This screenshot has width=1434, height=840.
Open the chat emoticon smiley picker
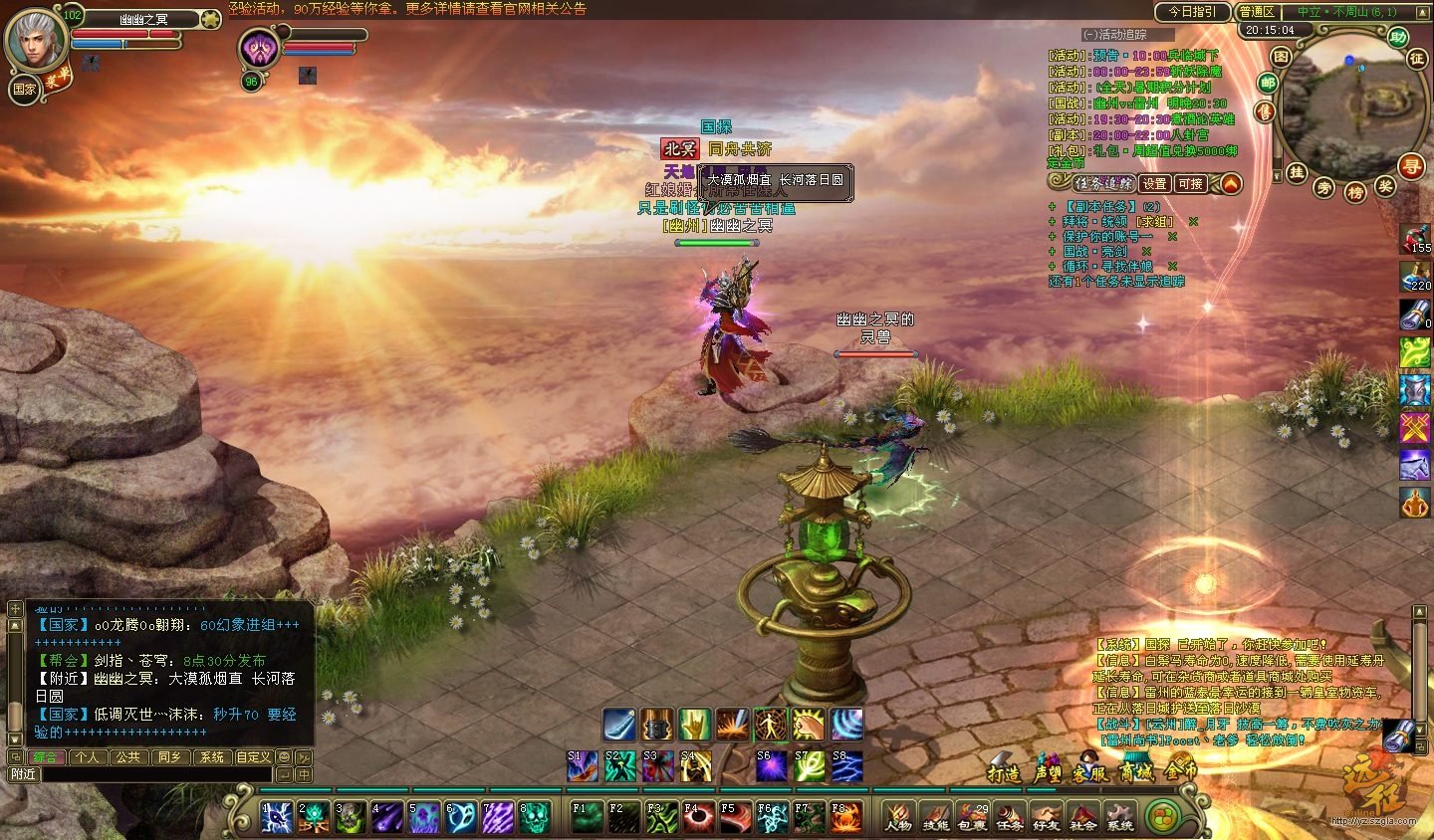(284, 757)
